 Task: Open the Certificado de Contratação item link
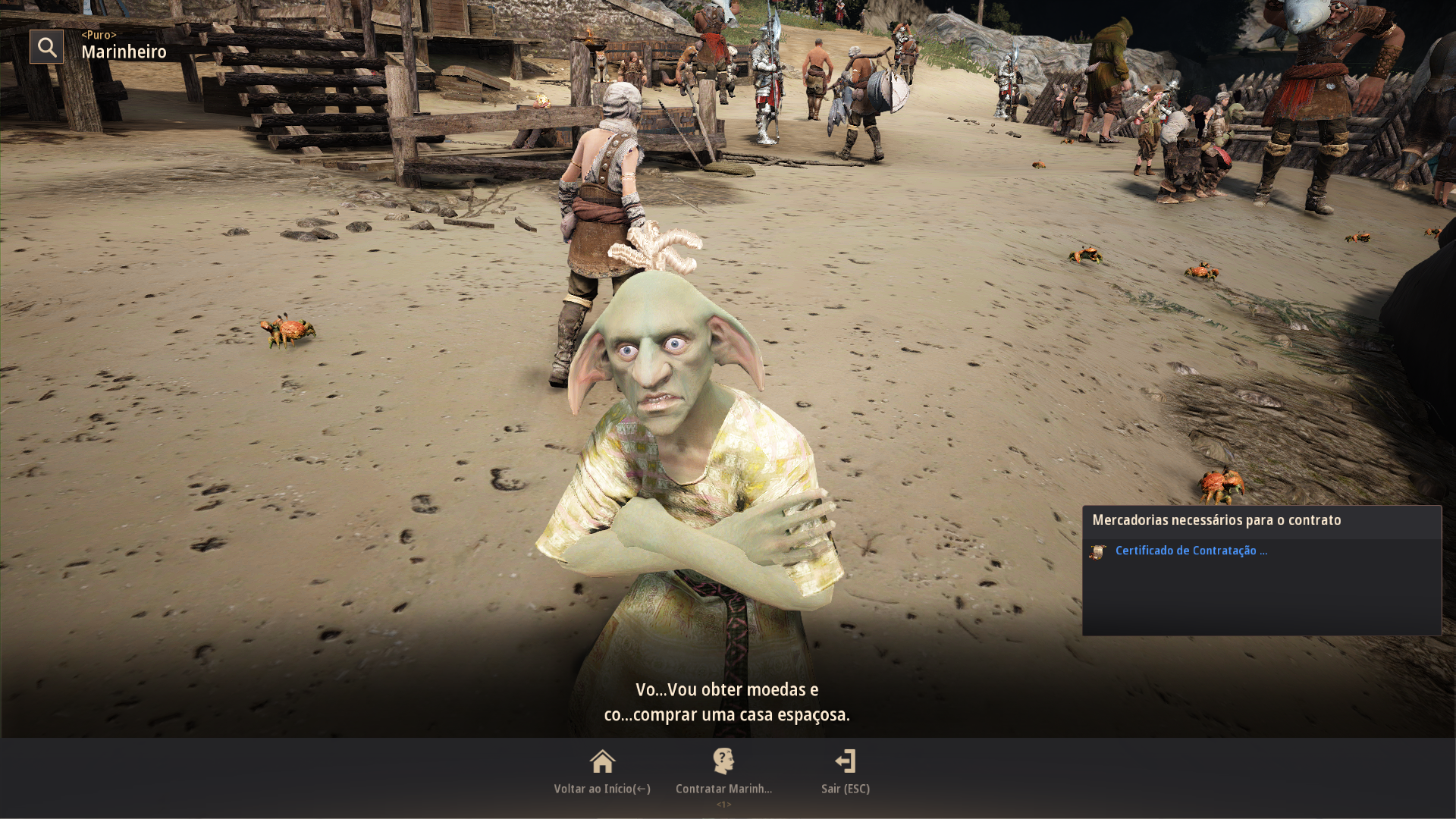1191,551
